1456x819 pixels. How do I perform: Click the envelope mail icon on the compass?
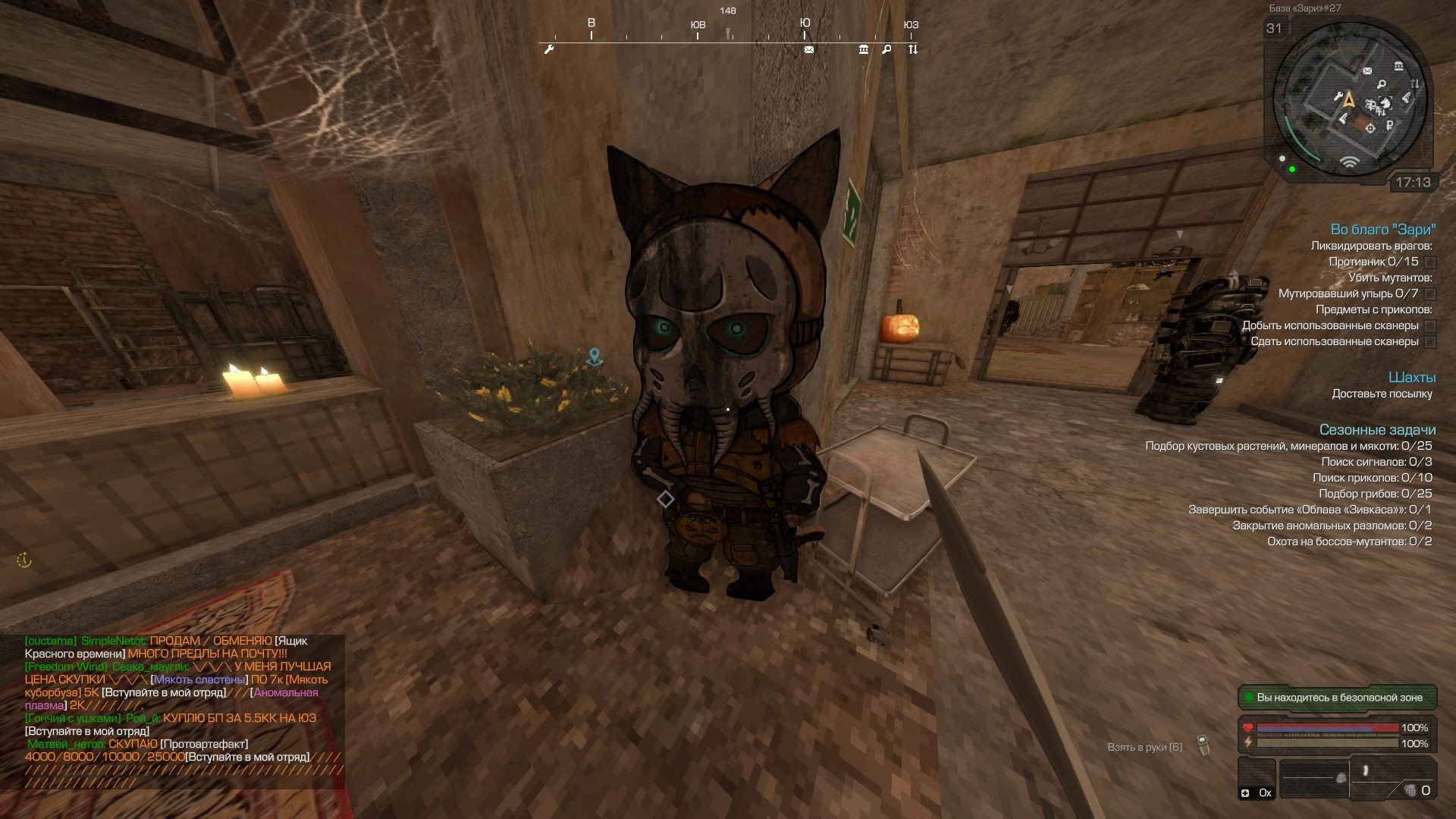809,50
